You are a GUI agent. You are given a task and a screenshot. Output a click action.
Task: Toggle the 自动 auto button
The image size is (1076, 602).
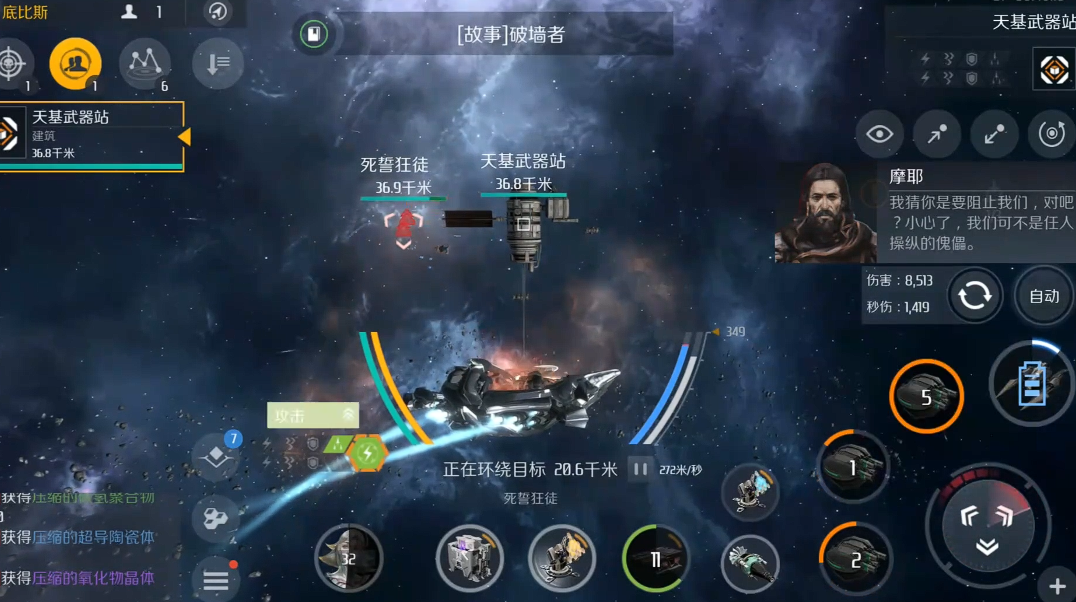click(x=1044, y=296)
